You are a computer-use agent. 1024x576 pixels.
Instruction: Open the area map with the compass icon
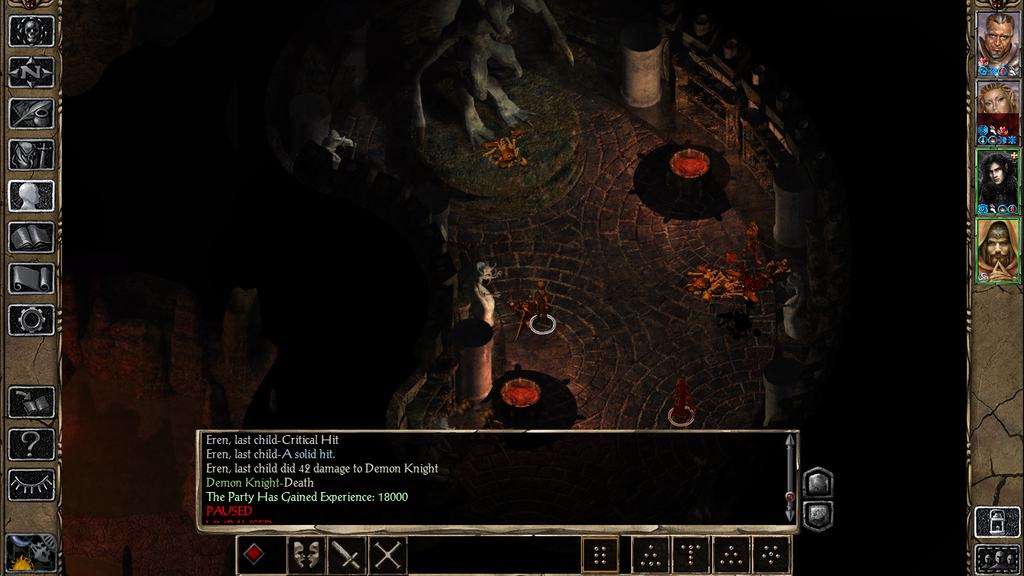[31, 72]
